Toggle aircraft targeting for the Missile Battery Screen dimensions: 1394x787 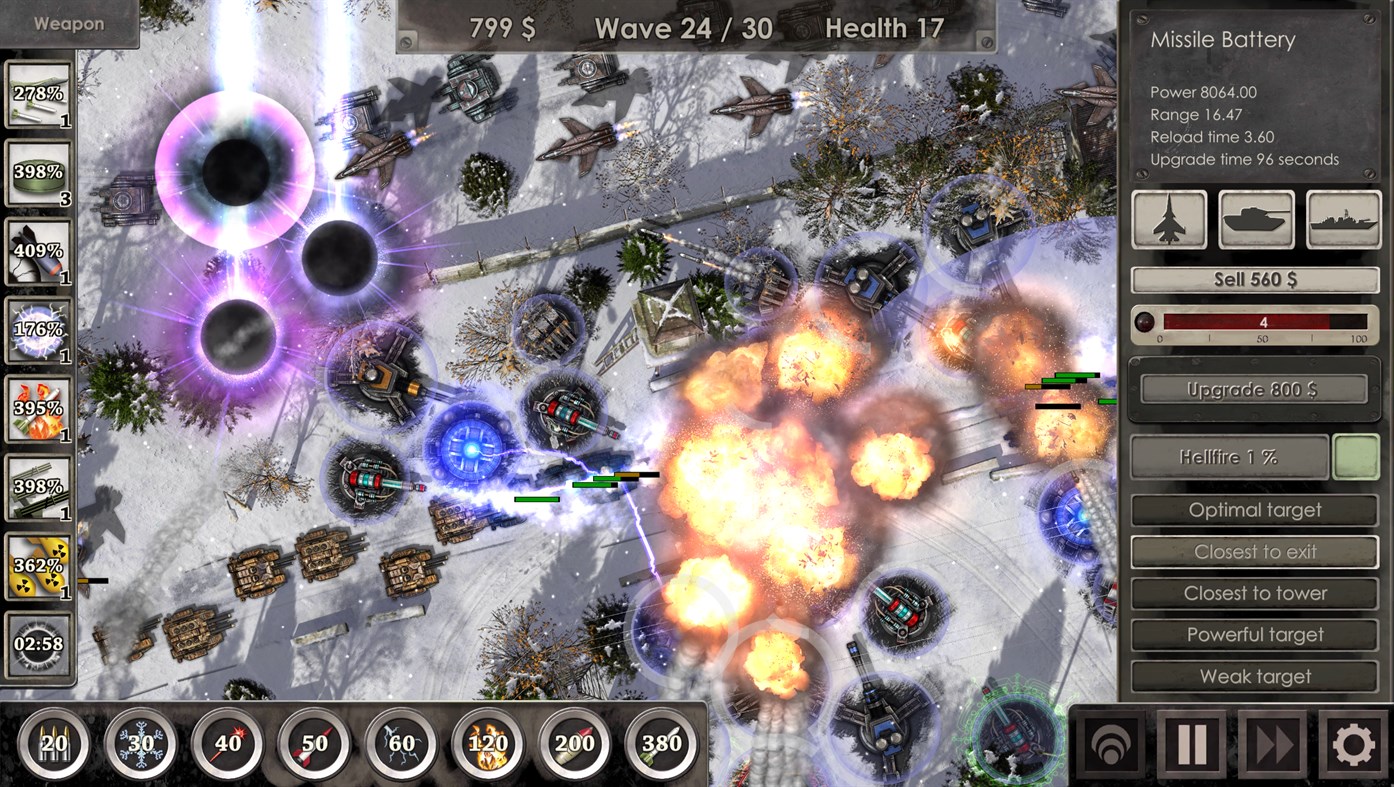point(1168,219)
